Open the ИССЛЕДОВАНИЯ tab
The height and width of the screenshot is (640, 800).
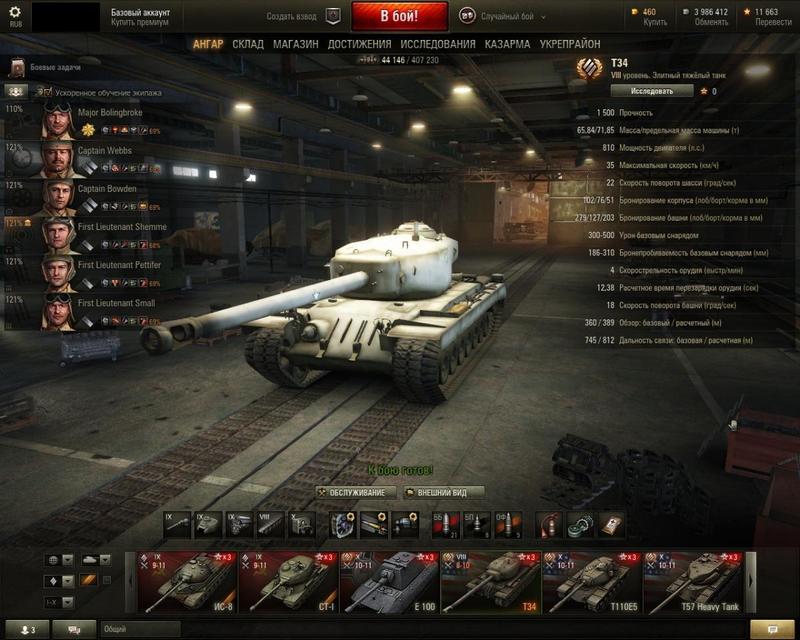coord(438,45)
